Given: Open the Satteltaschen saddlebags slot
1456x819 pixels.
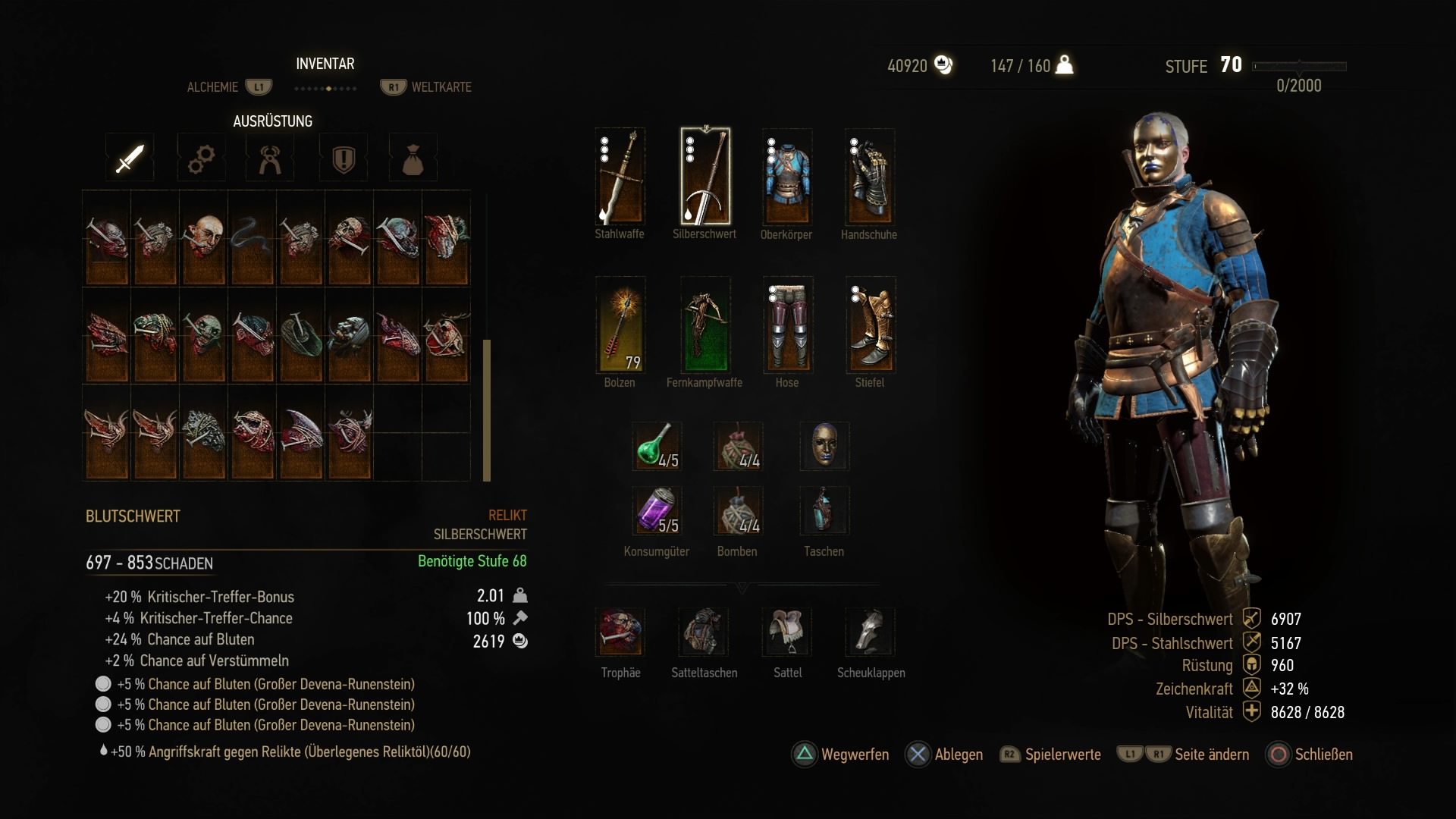Looking at the screenshot, I should point(704,632).
